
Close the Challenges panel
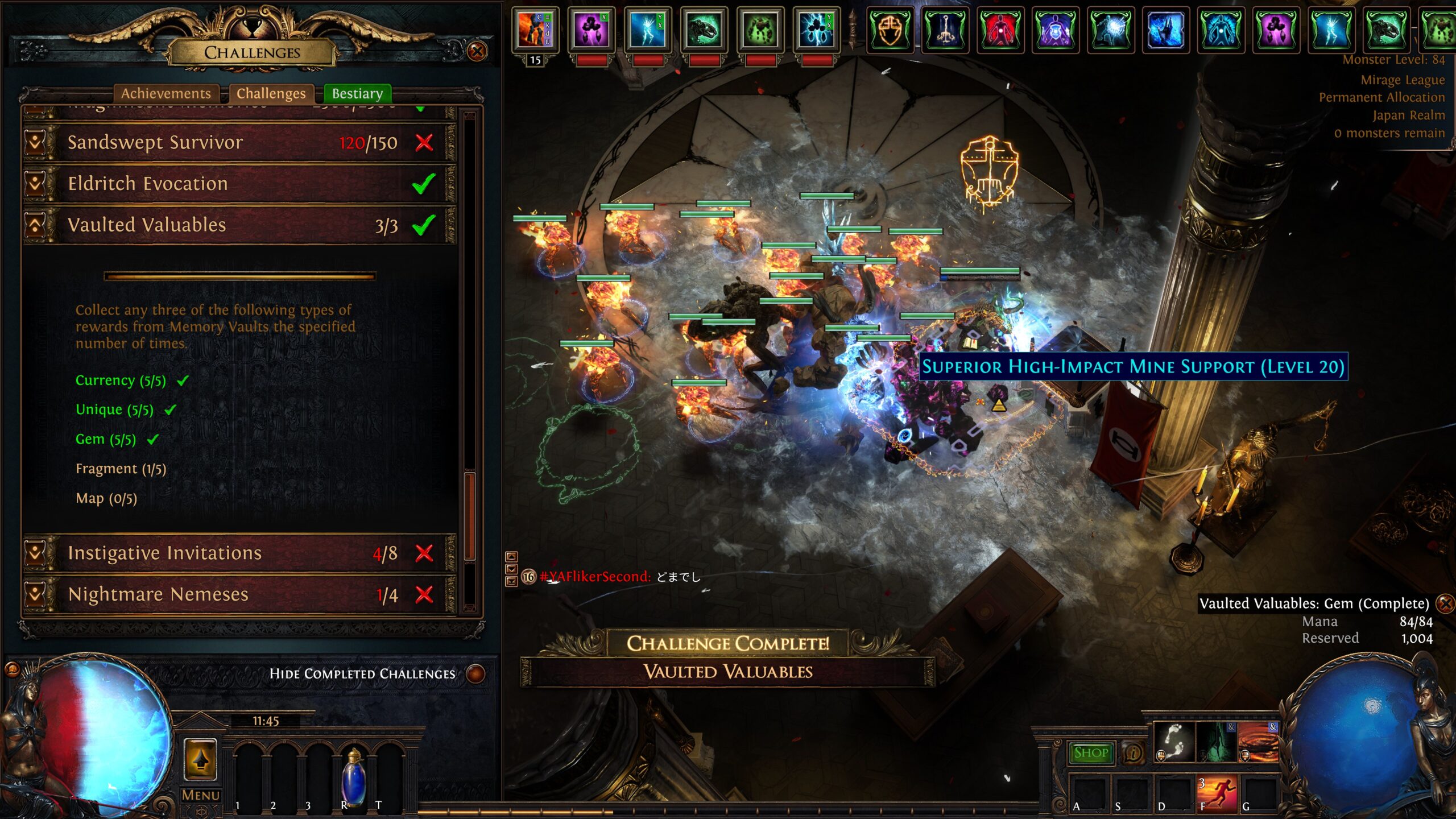pyautogui.click(x=477, y=52)
